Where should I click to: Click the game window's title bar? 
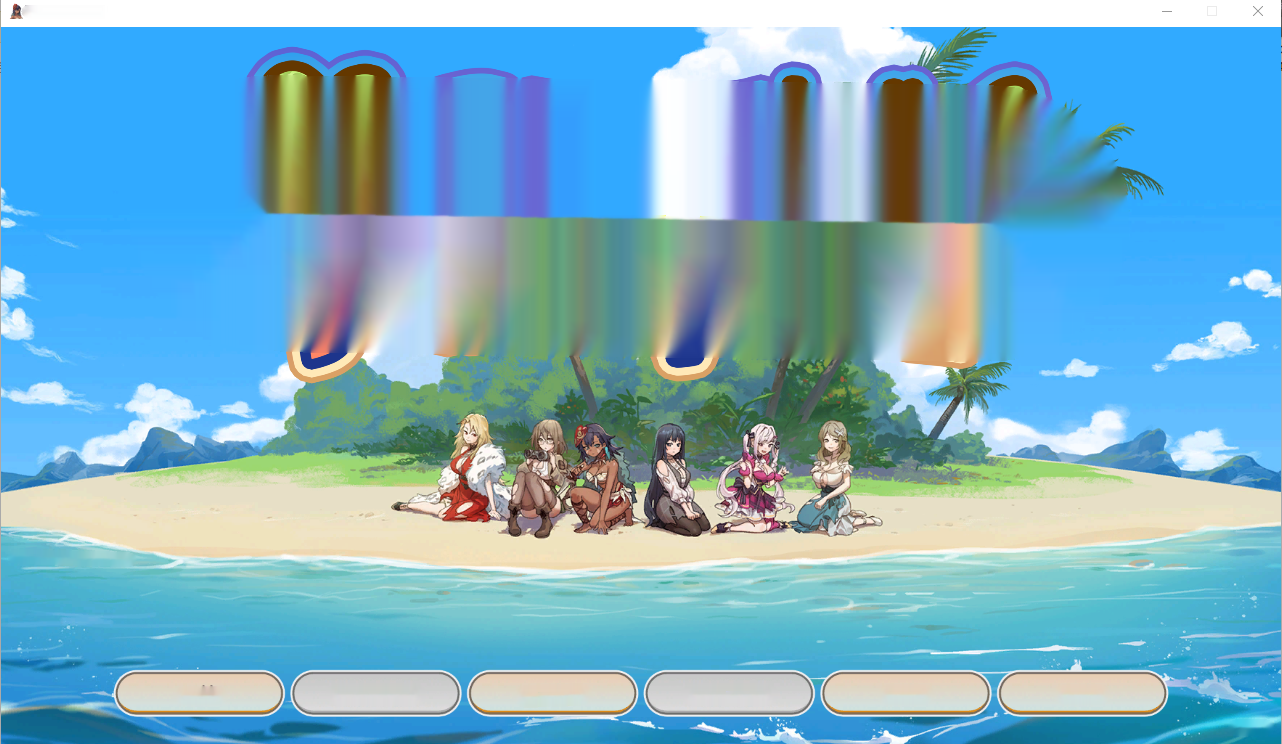click(600, 11)
